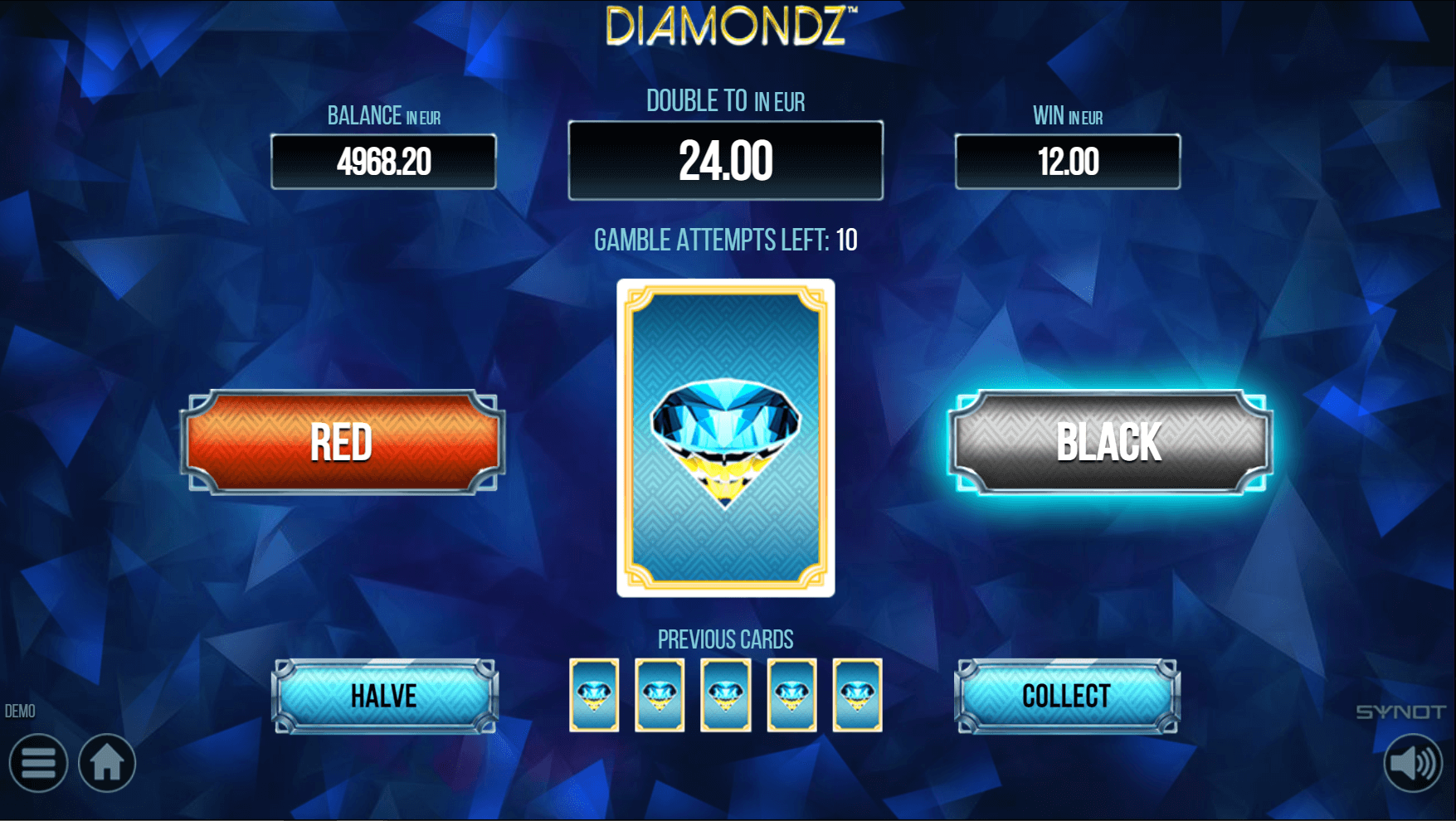Viewport: 1456px width, 821px height.
Task: Click the DIAMONDZ game logo
Action: pos(726,25)
